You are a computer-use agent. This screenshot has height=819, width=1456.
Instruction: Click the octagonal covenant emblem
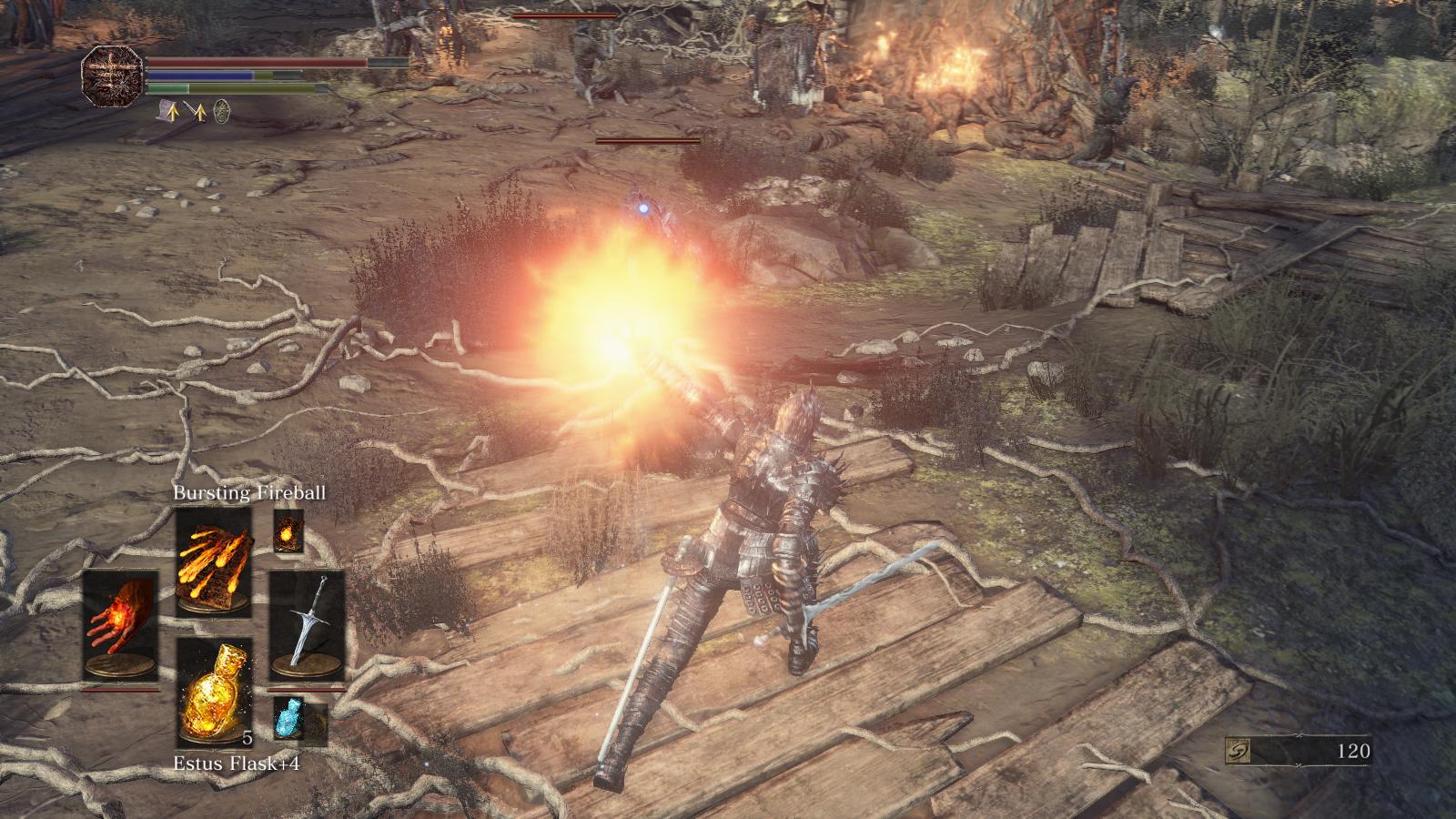(113, 75)
